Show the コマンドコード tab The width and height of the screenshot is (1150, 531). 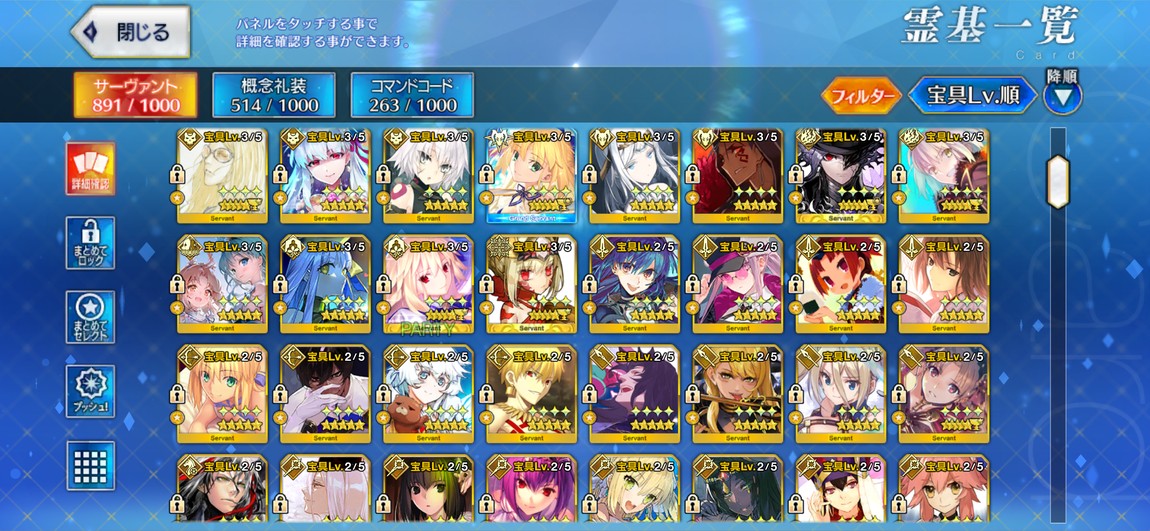click(x=412, y=95)
